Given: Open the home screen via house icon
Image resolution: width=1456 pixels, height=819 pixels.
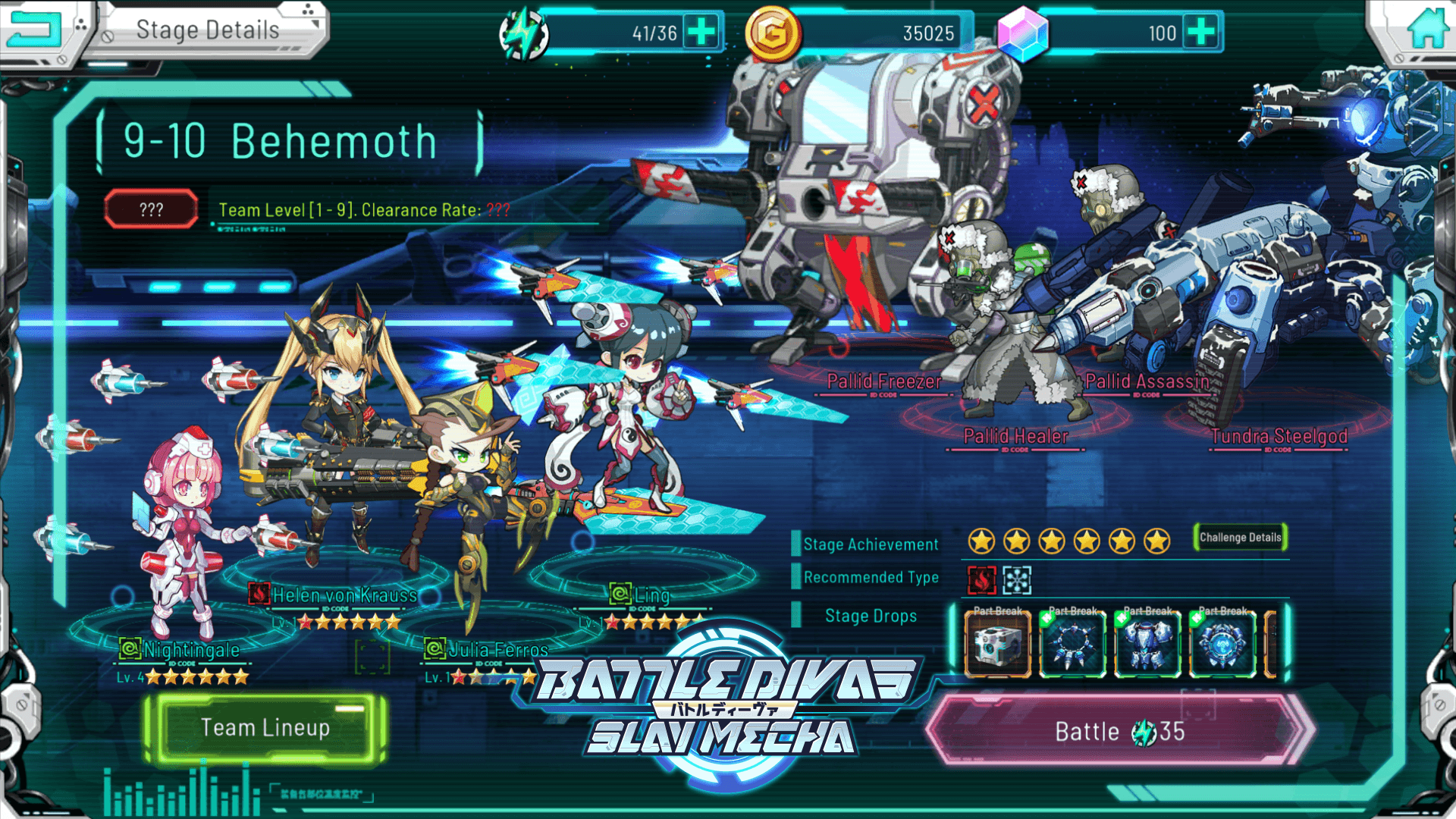Looking at the screenshot, I should click(x=1427, y=30).
